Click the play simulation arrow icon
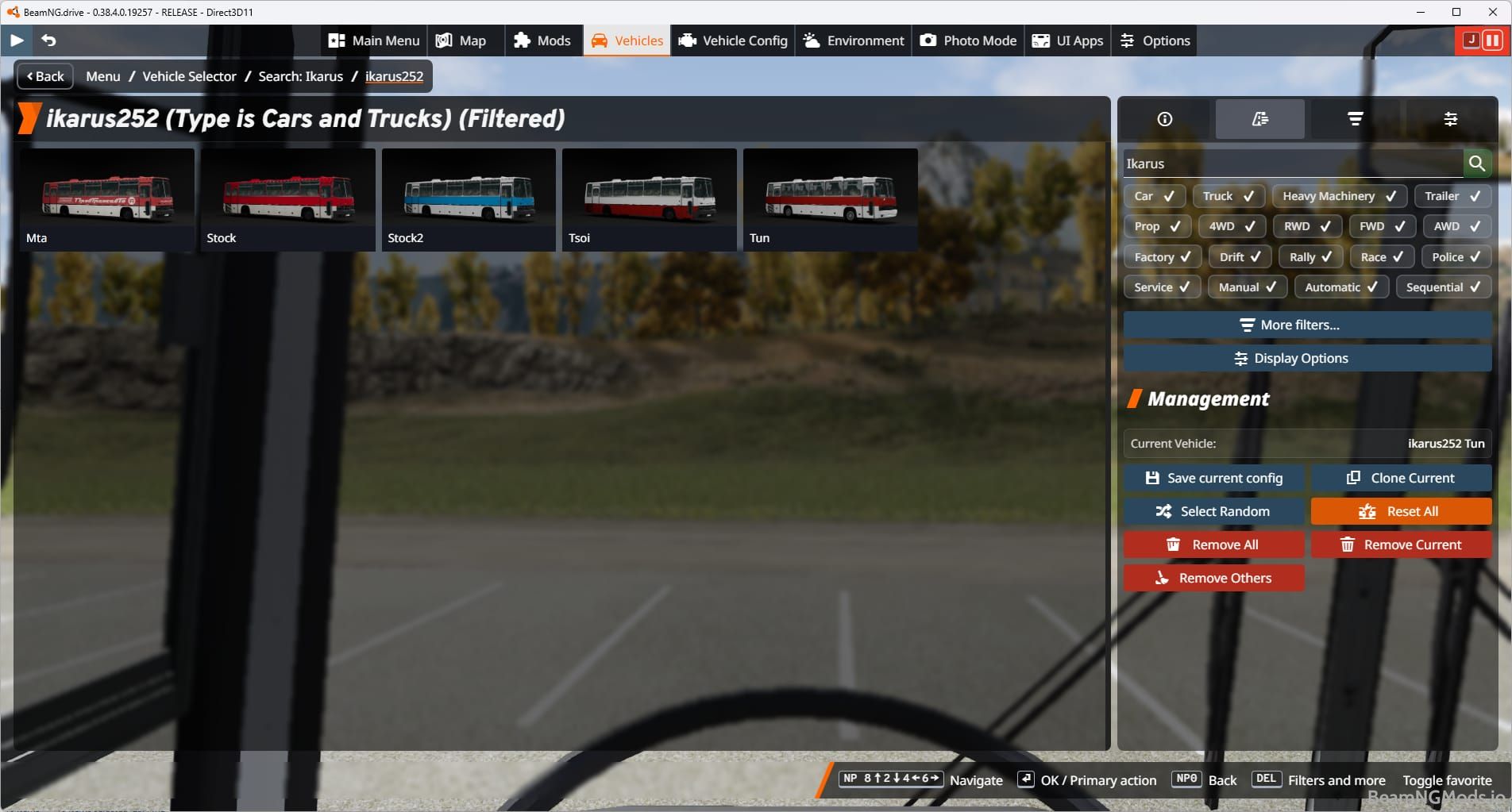1512x812 pixels. (x=16, y=40)
